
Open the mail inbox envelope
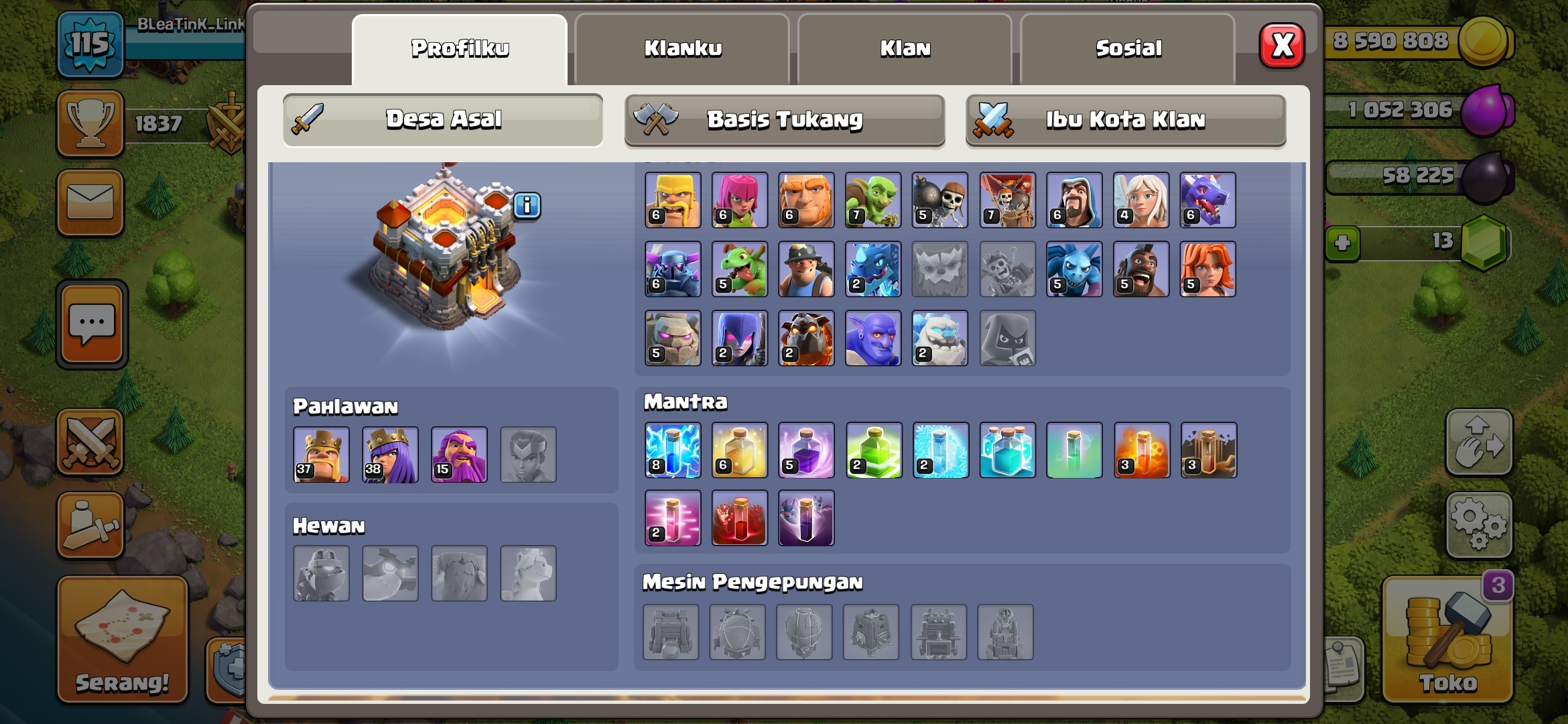click(90, 202)
